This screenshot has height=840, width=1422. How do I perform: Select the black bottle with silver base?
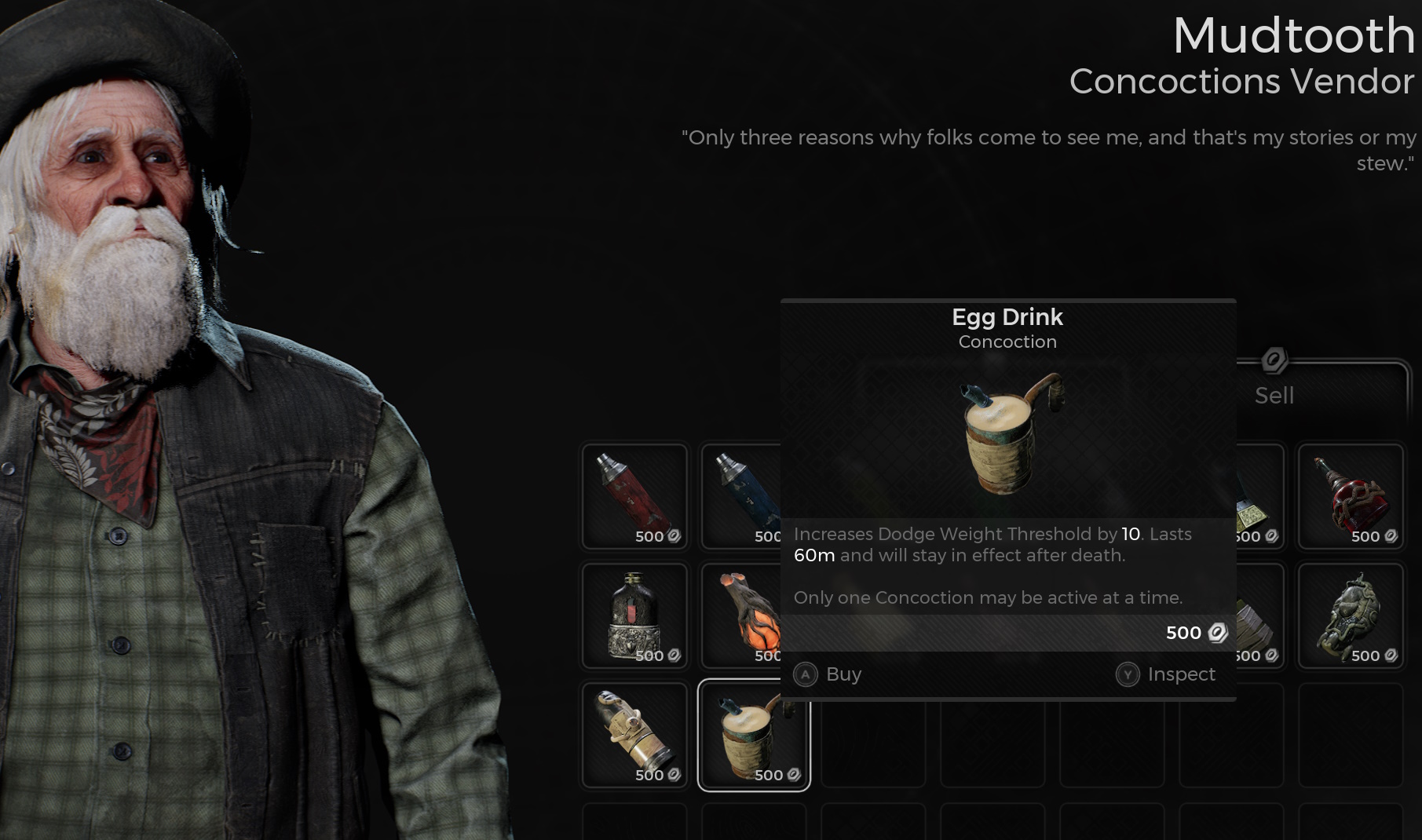tap(634, 615)
